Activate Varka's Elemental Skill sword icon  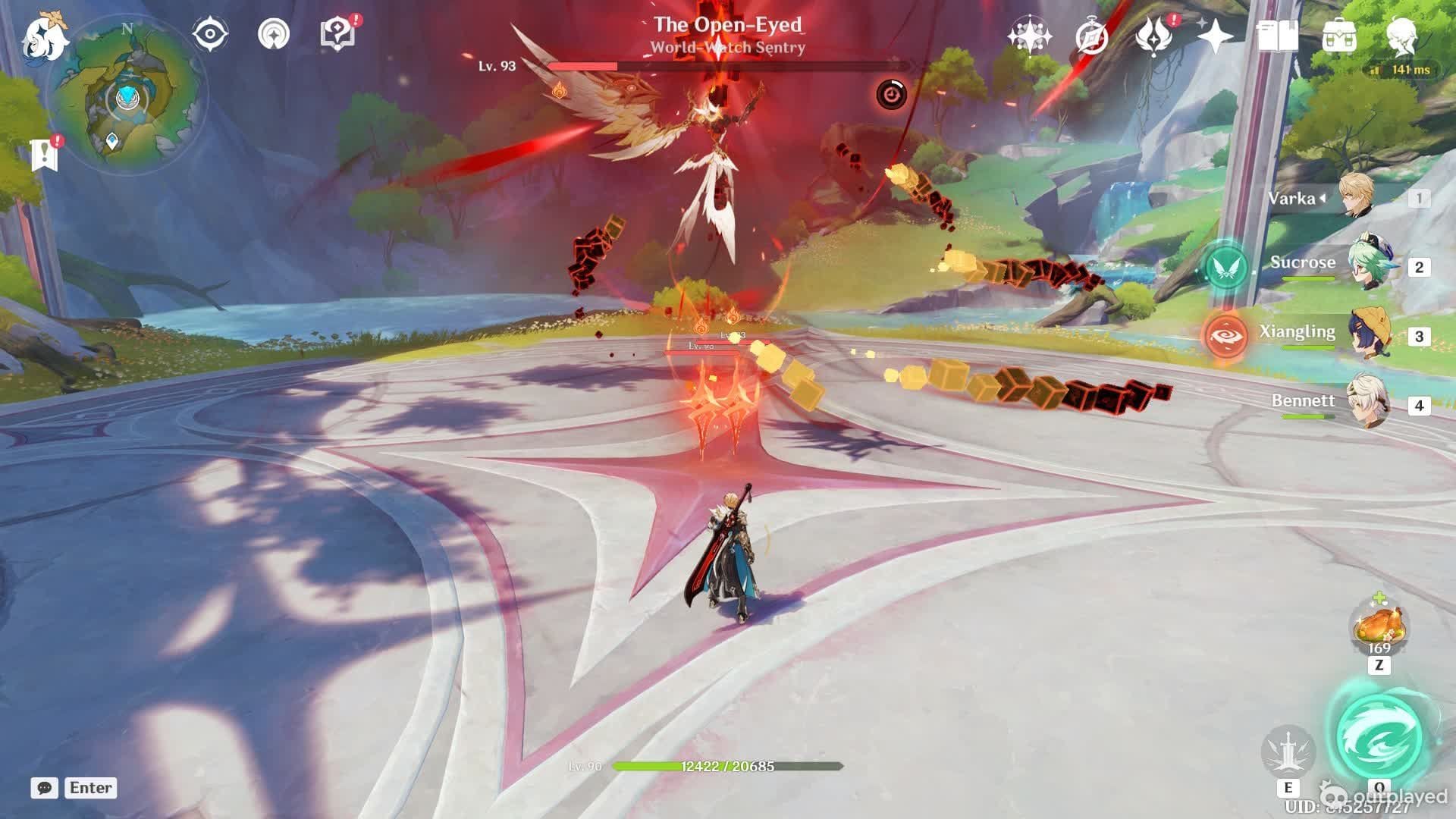[x=1288, y=752]
